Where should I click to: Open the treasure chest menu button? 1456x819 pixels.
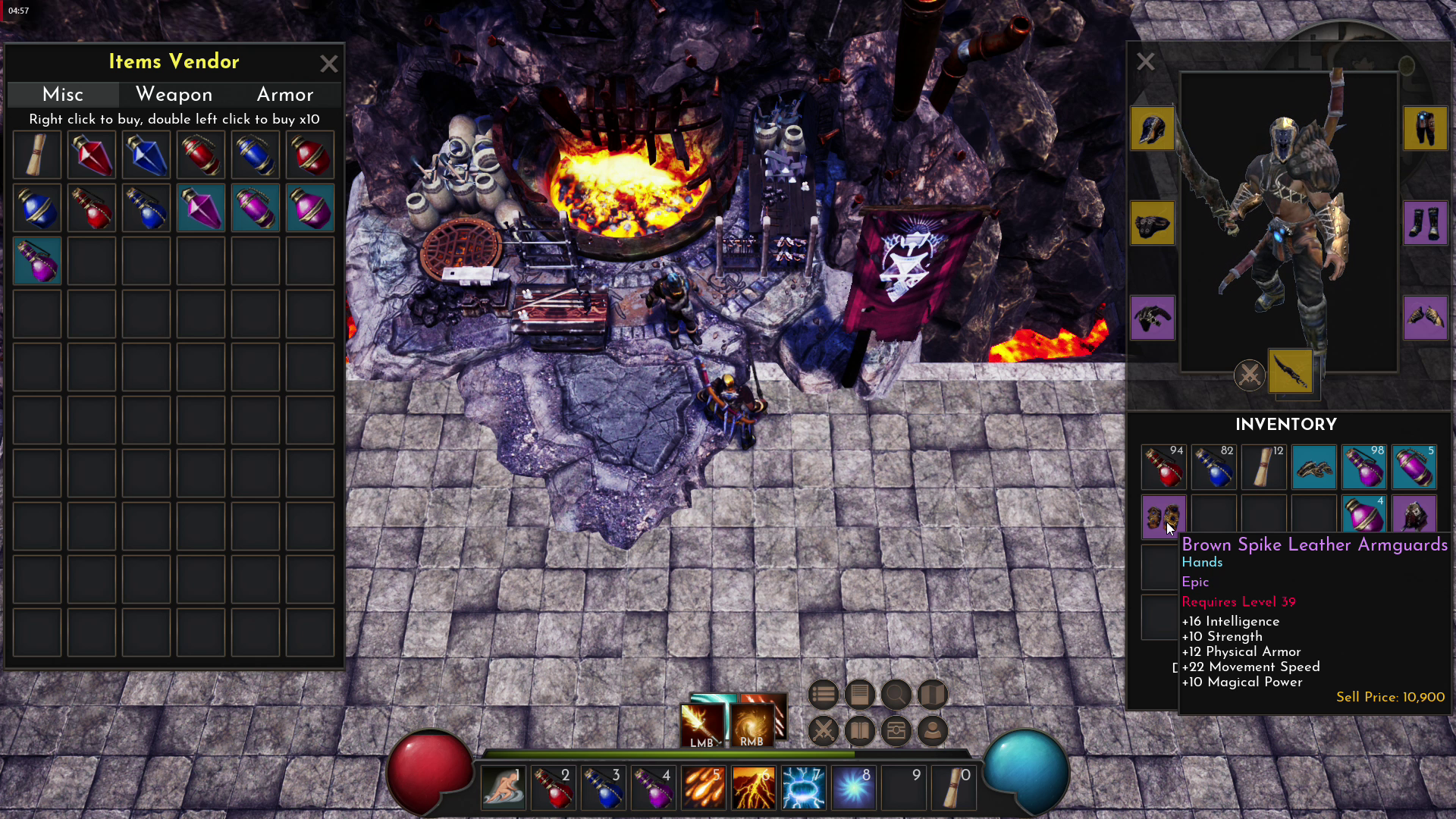pyautogui.click(x=896, y=731)
